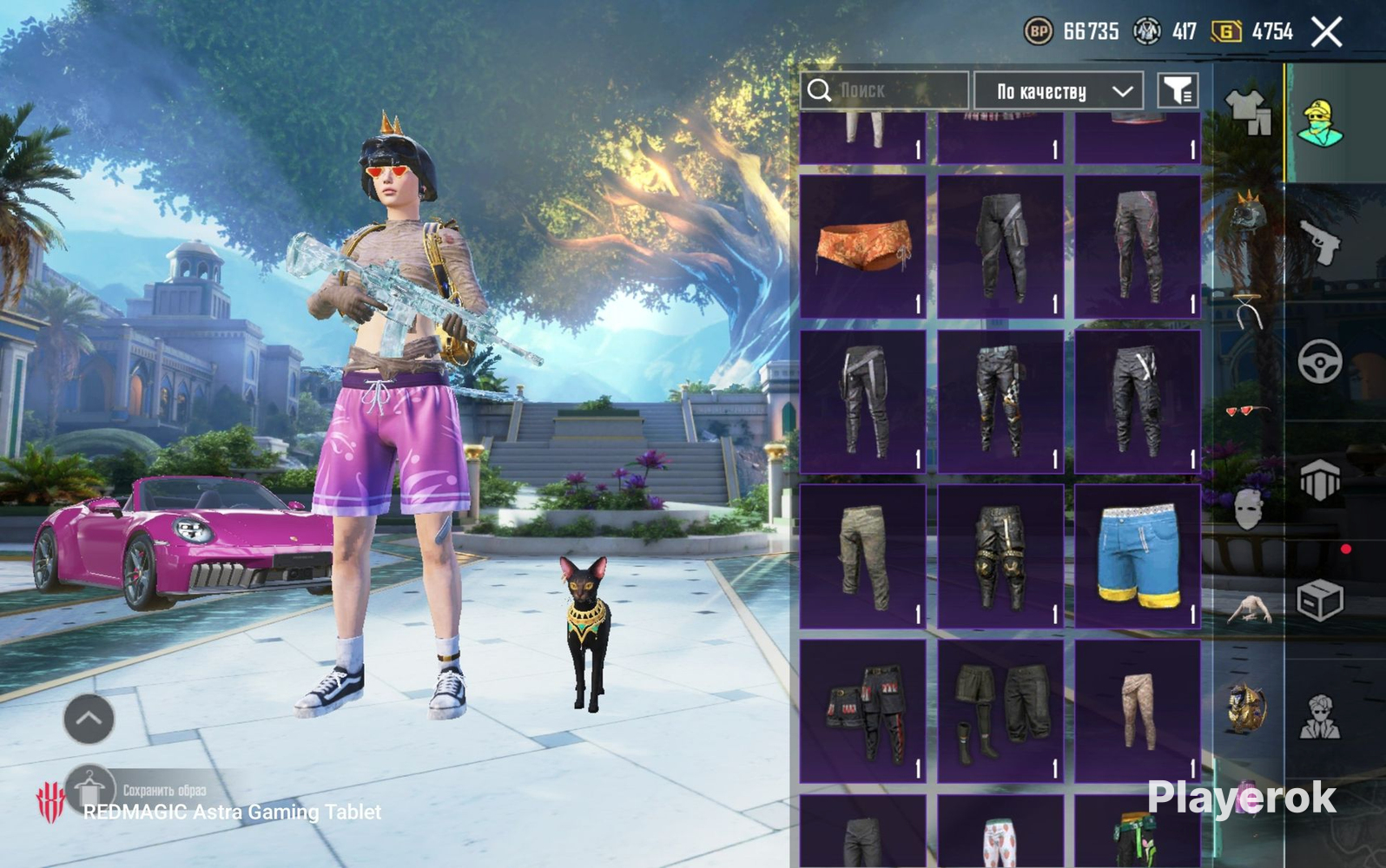Close the inventory screen
Viewport: 1386px width, 868px height.
(1326, 33)
